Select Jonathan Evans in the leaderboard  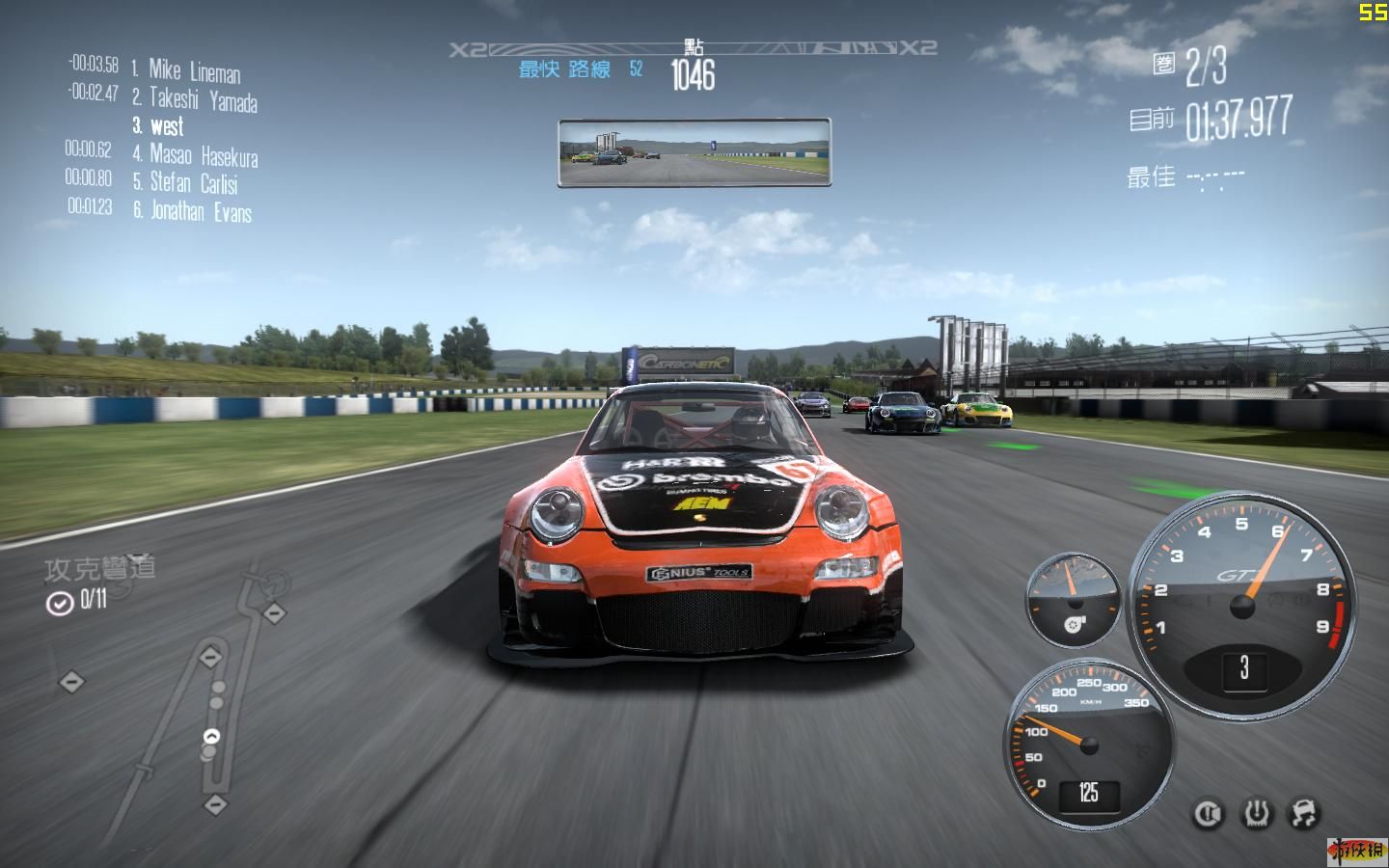201,211
